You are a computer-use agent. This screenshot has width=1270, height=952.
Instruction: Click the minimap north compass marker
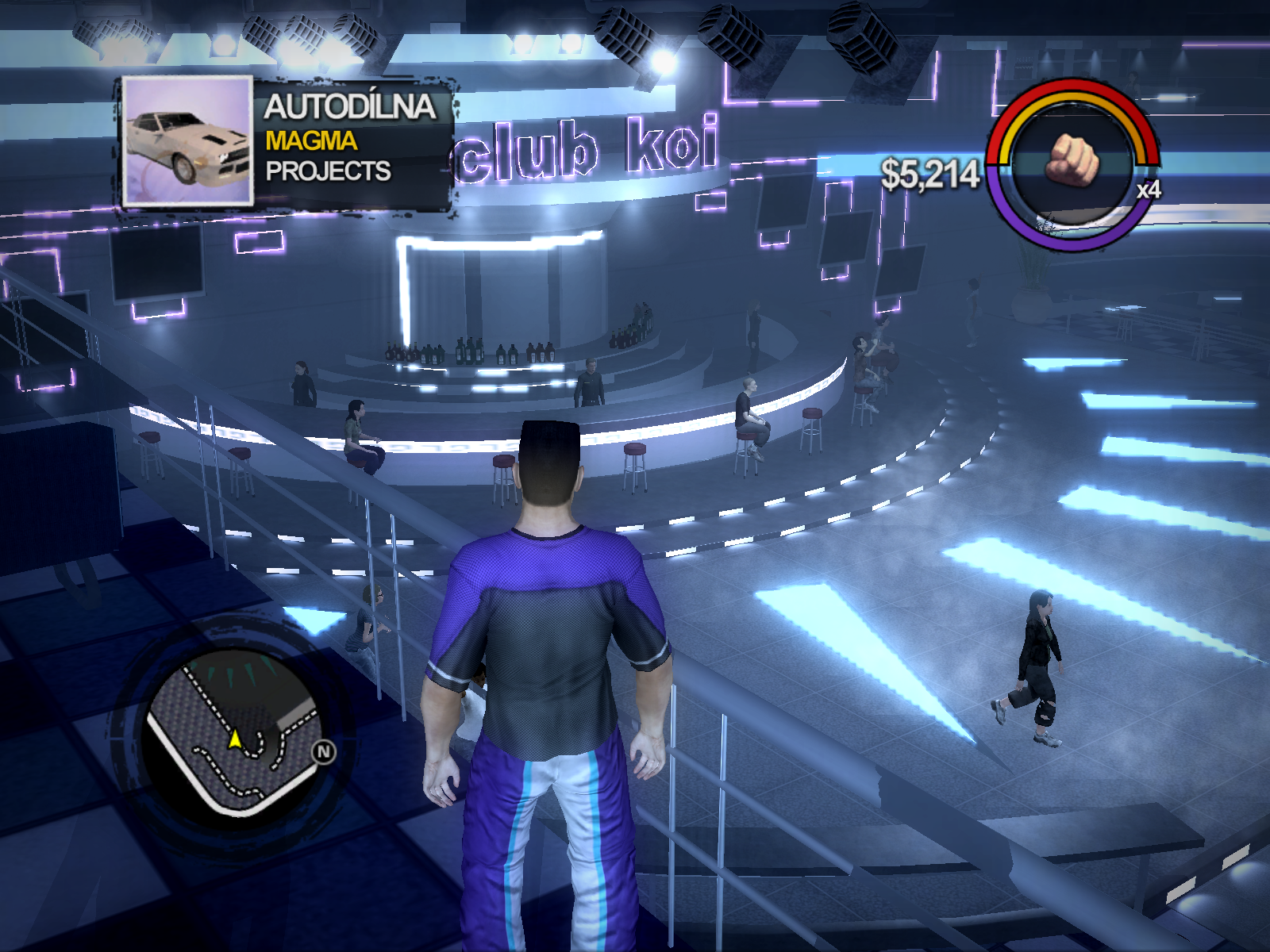pos(324,751)
